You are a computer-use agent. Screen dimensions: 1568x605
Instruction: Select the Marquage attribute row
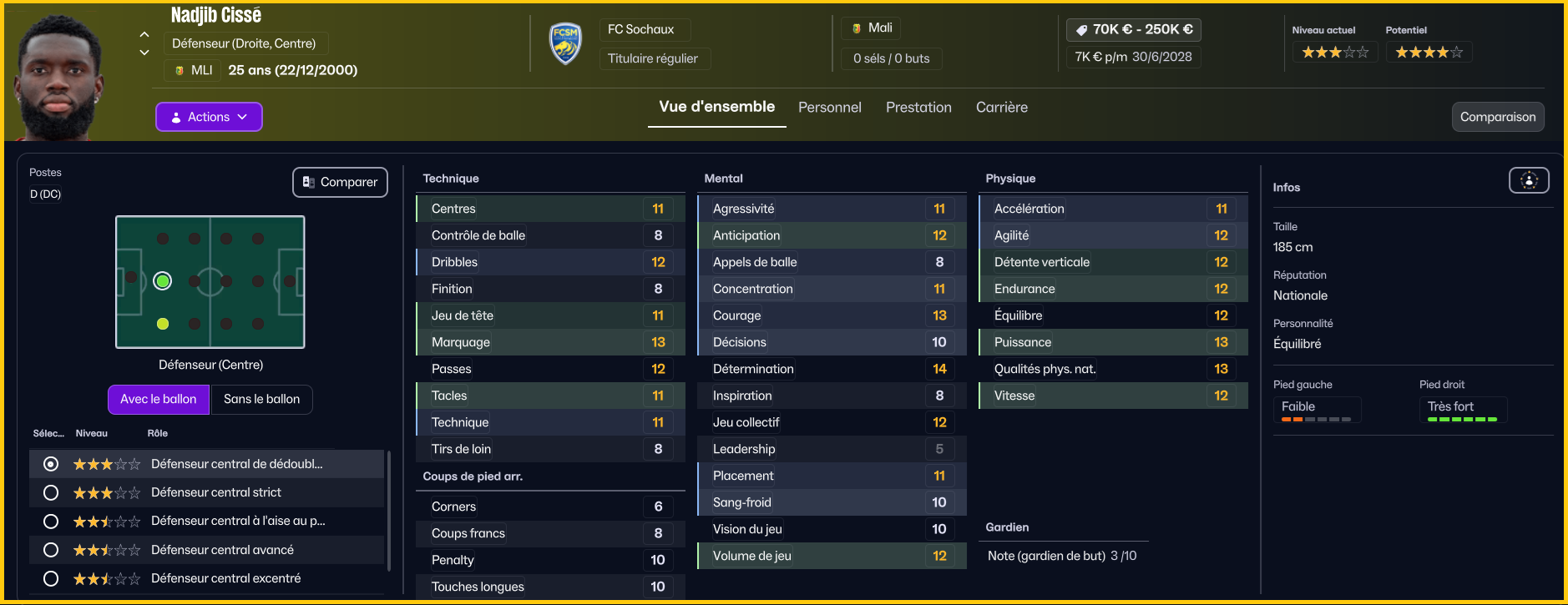pos(549,342)
